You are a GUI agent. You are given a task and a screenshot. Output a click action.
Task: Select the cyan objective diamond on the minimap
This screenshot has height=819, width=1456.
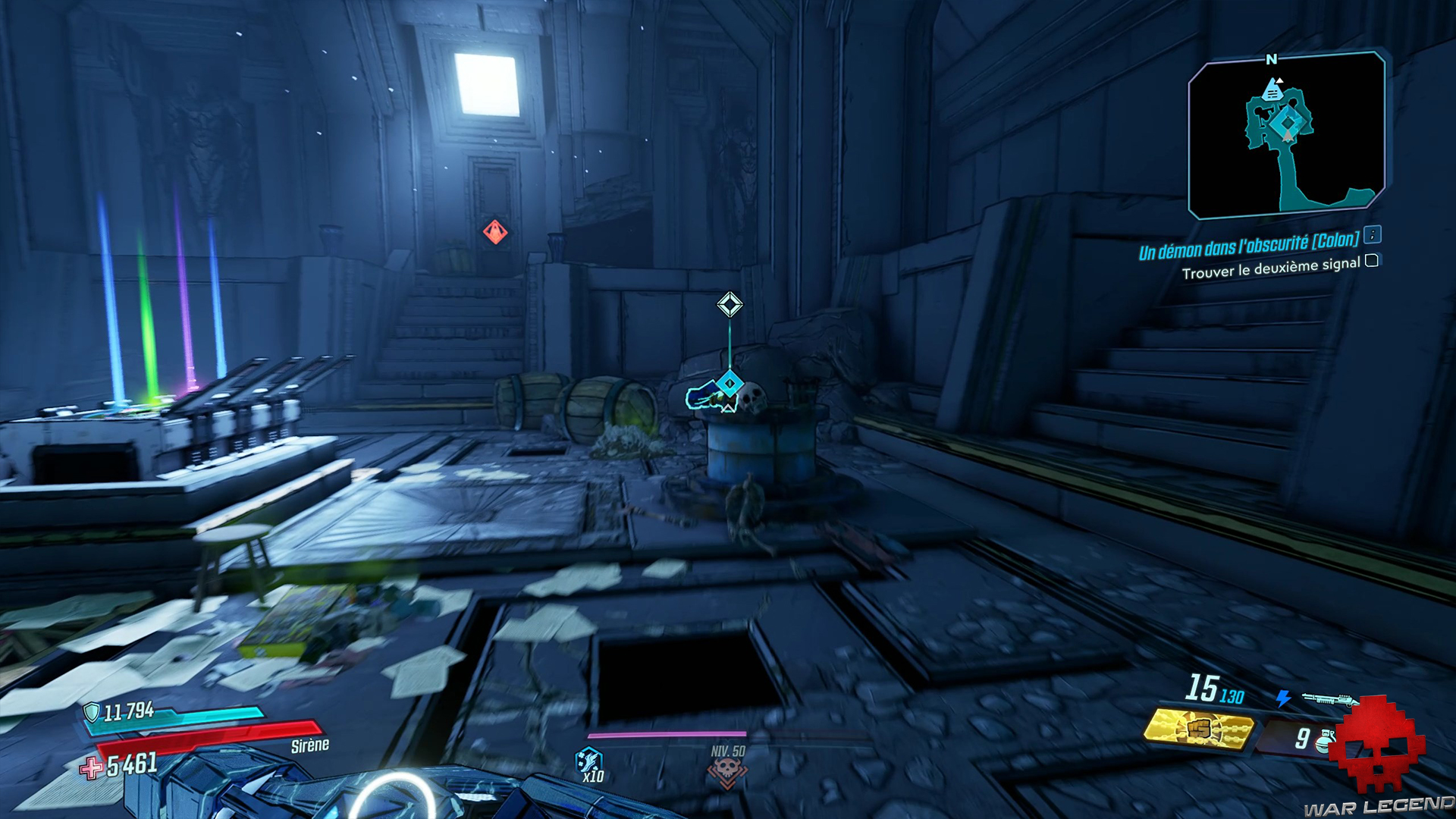pos(1288,124)
